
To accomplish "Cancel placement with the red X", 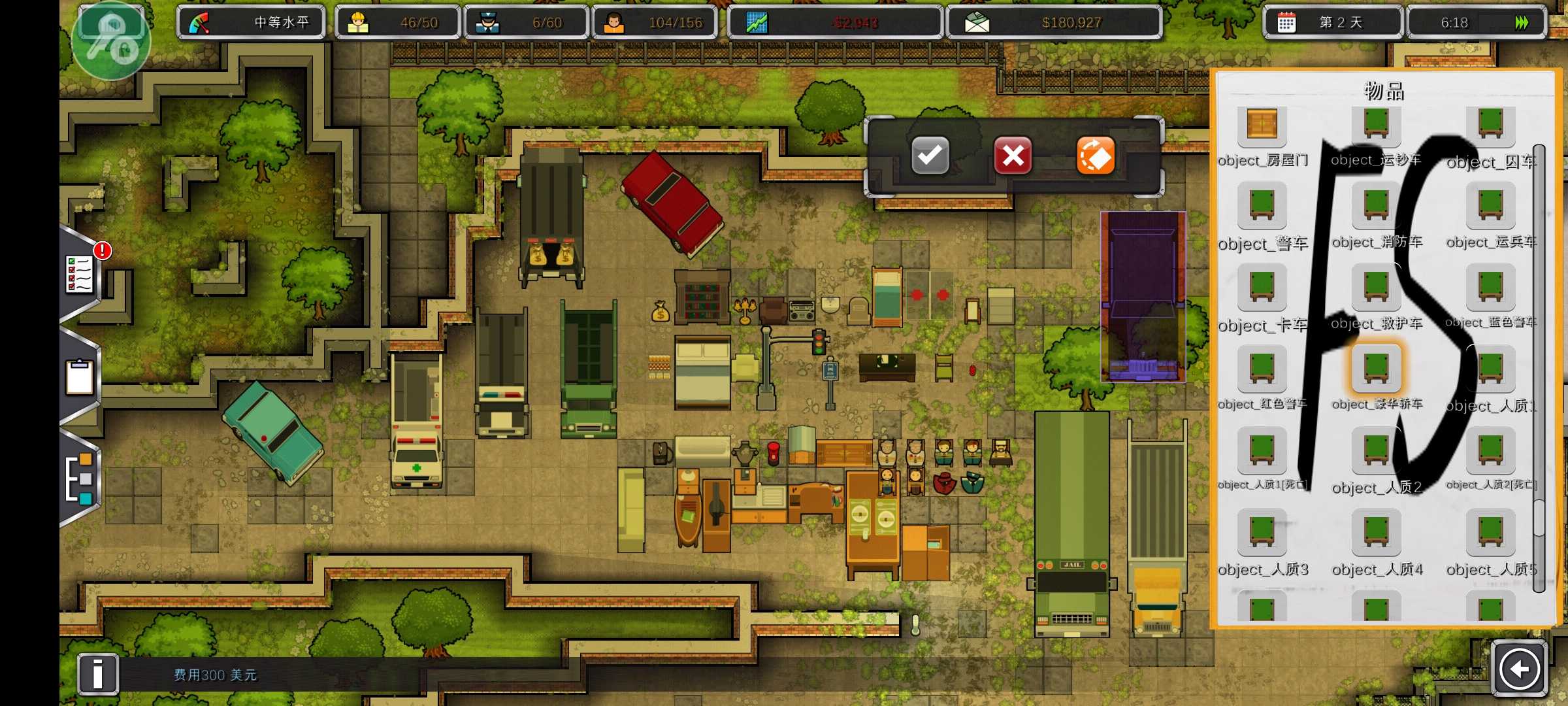I will (x=1013, y=156).
